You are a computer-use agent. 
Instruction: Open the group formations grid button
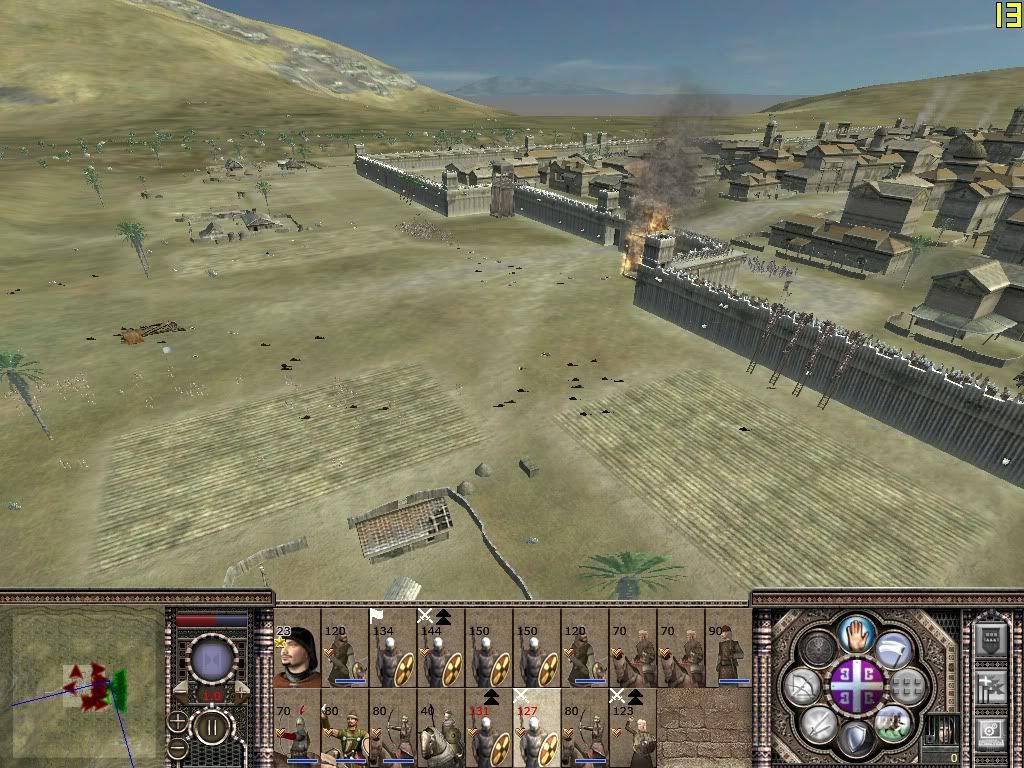(x=909, y=686)
